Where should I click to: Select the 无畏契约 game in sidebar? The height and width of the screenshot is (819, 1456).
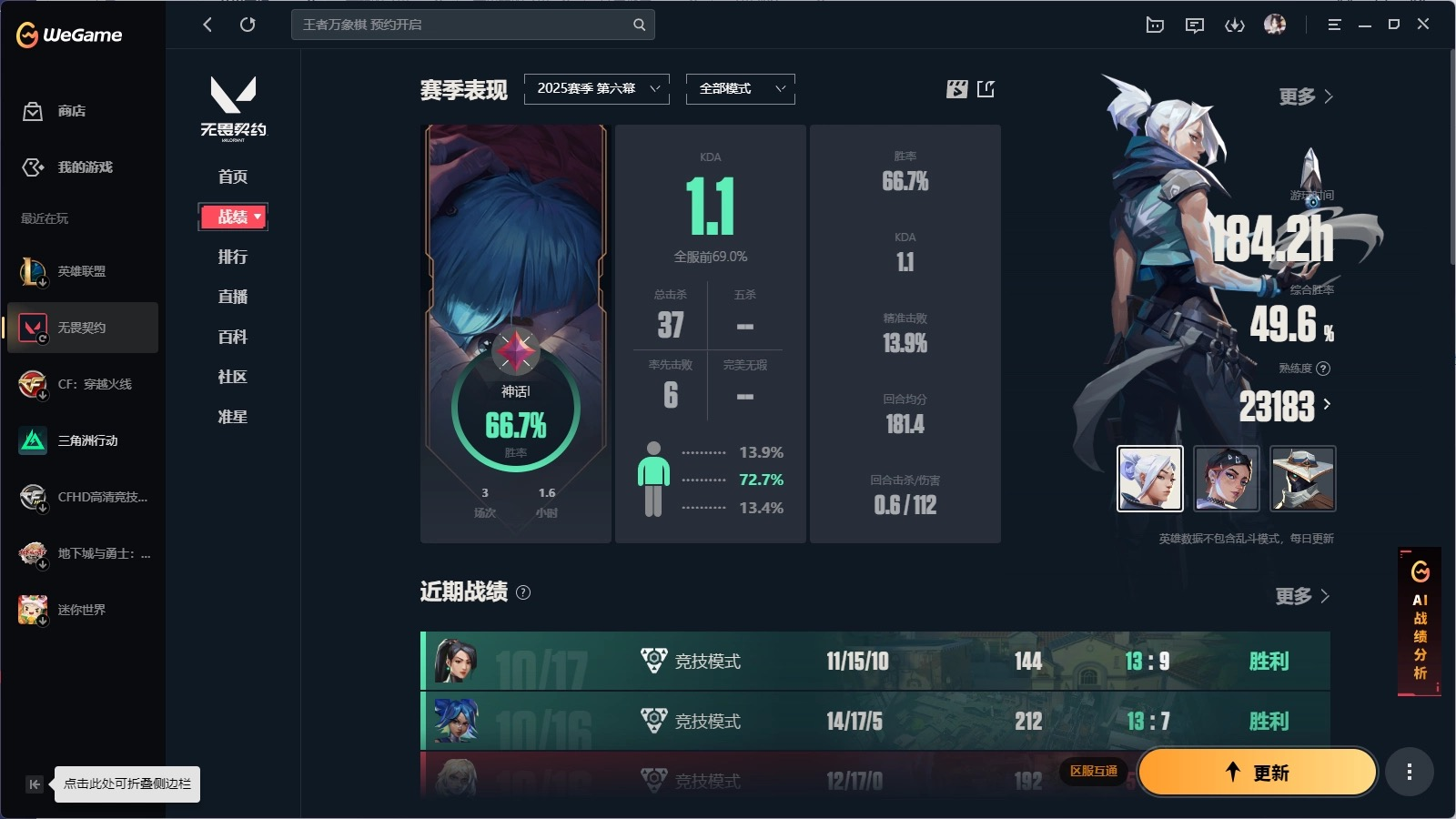[82, 329]
